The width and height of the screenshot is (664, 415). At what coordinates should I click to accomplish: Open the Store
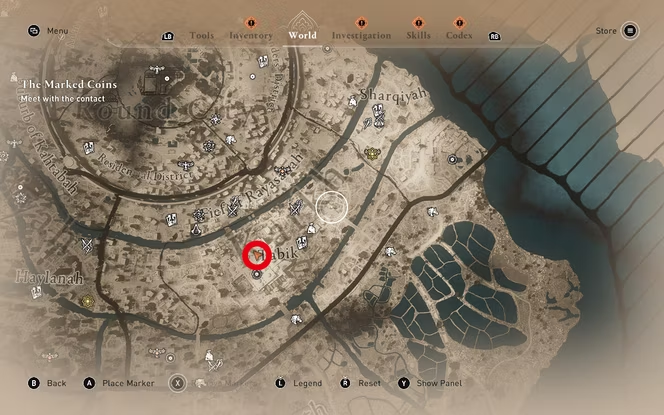[x=616, y=31]
